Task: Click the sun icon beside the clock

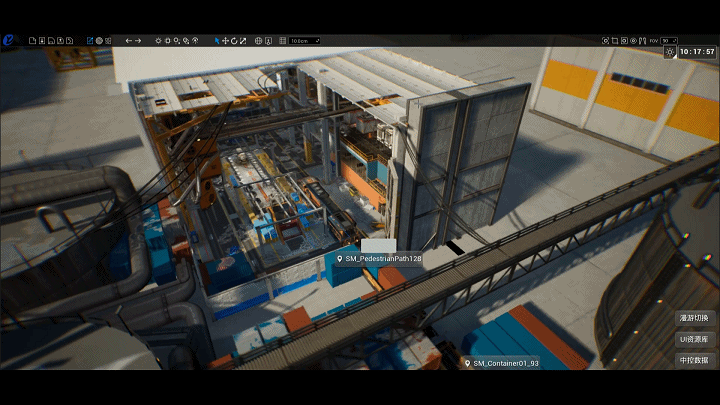Action: (669, 51)
